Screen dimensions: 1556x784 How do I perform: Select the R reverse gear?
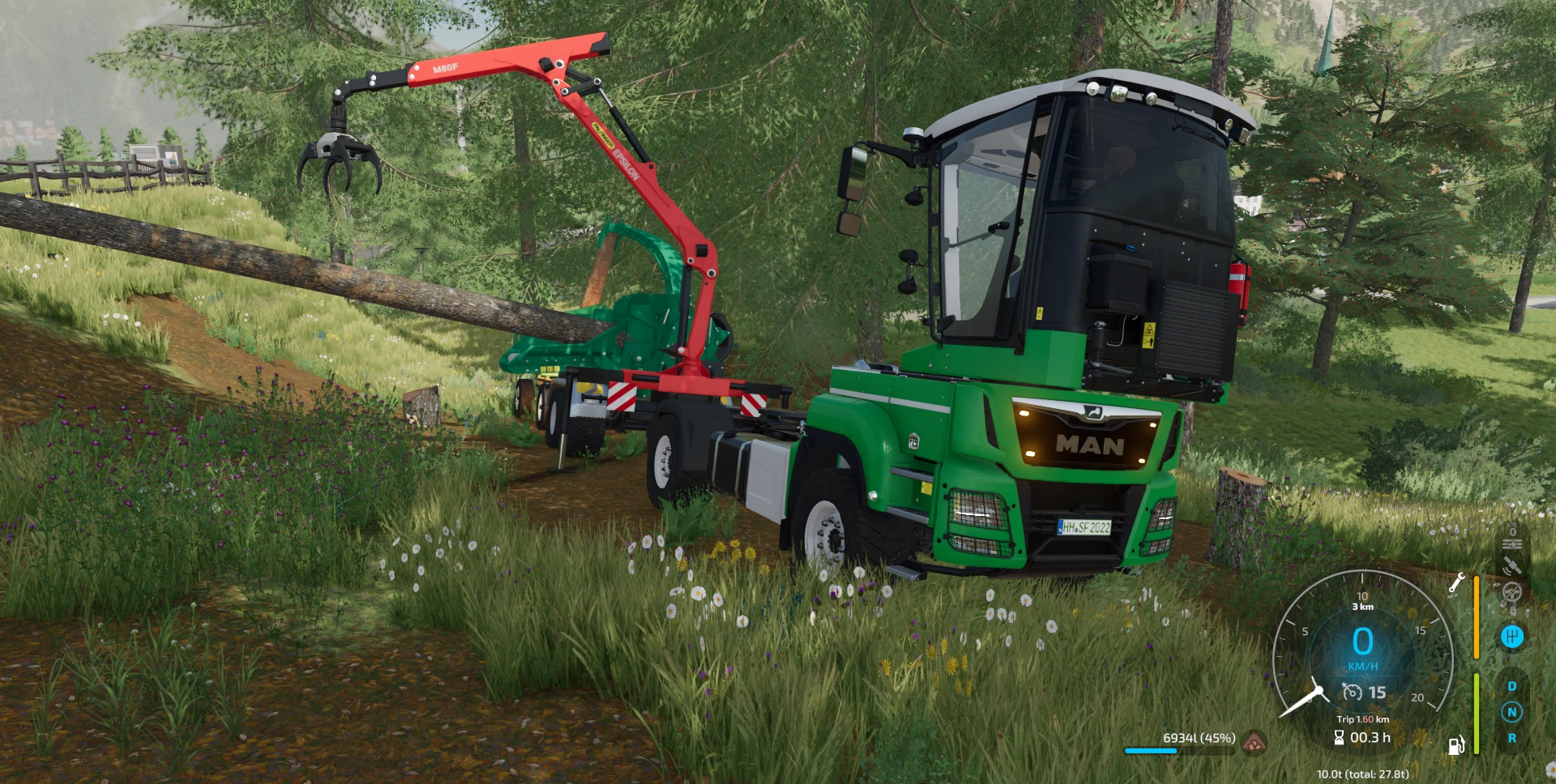1511,738
